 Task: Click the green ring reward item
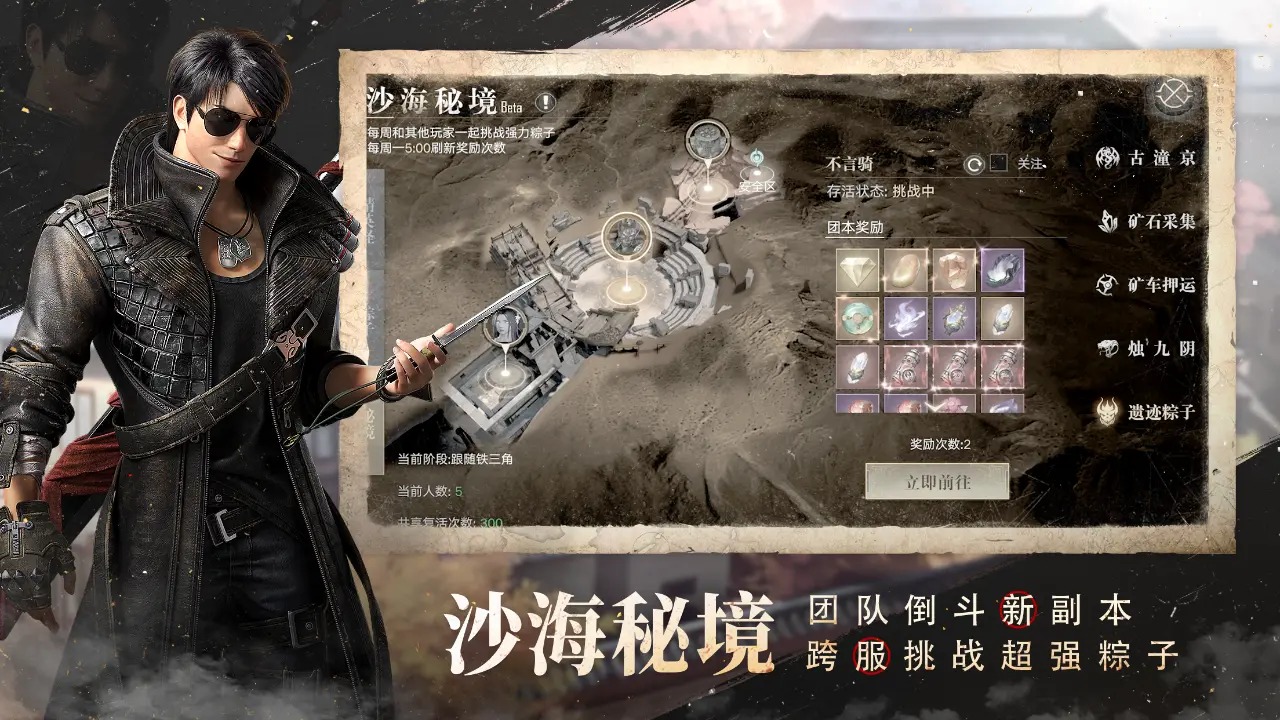856,319
